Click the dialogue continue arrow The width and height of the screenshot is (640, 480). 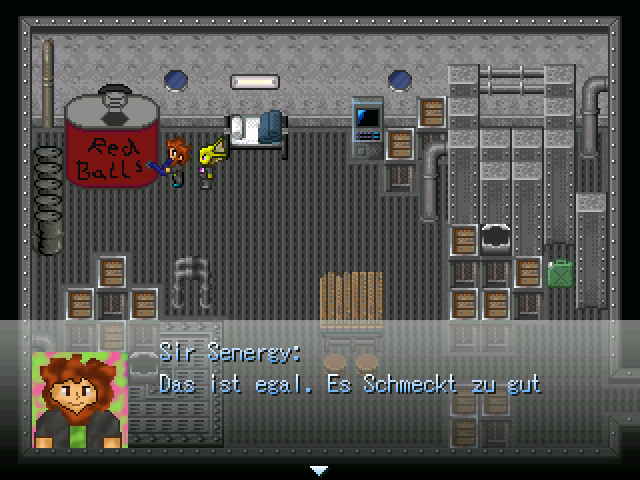tap(319, 468)
